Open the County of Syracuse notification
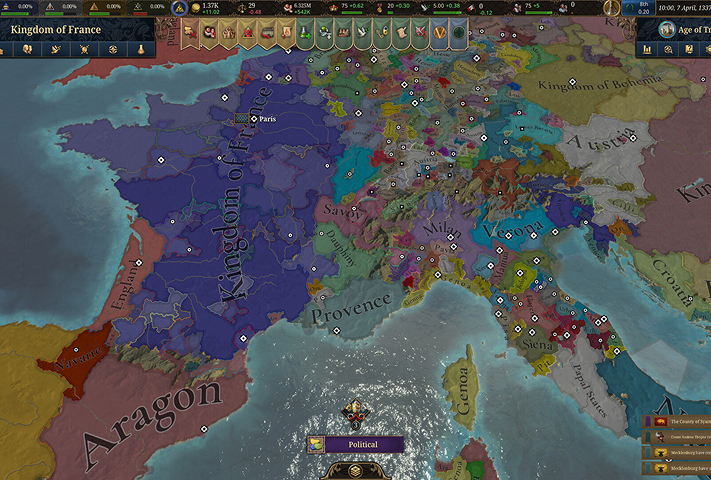711x480 pixels. [x=679, y=422]
